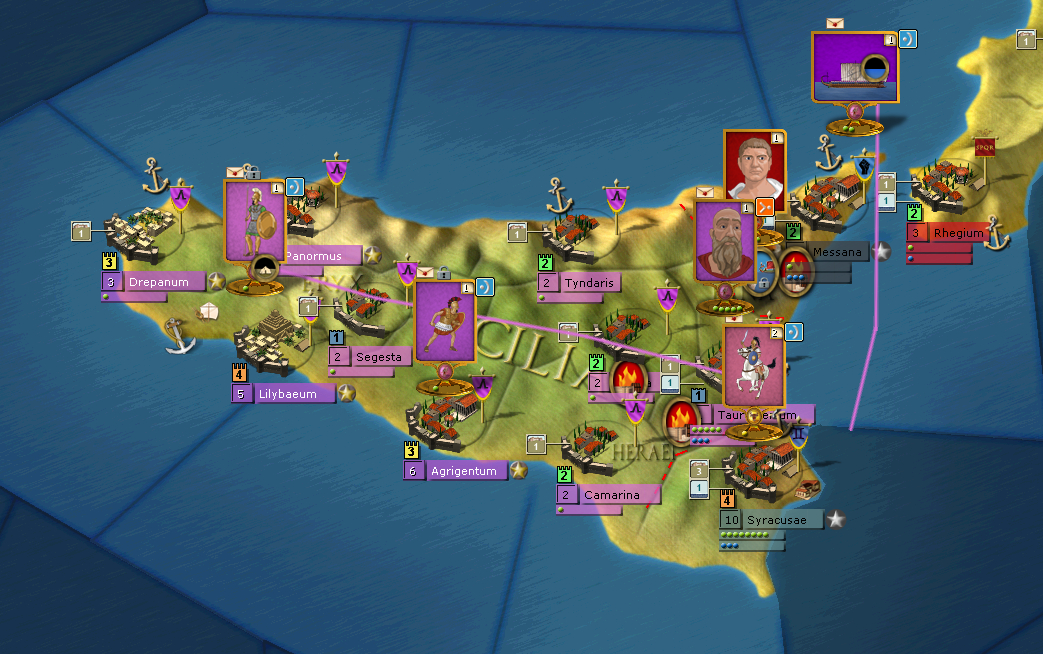Select the fleet stack with the ship portrait
This screenshot has height=654, width=1043.
[855, 67]
